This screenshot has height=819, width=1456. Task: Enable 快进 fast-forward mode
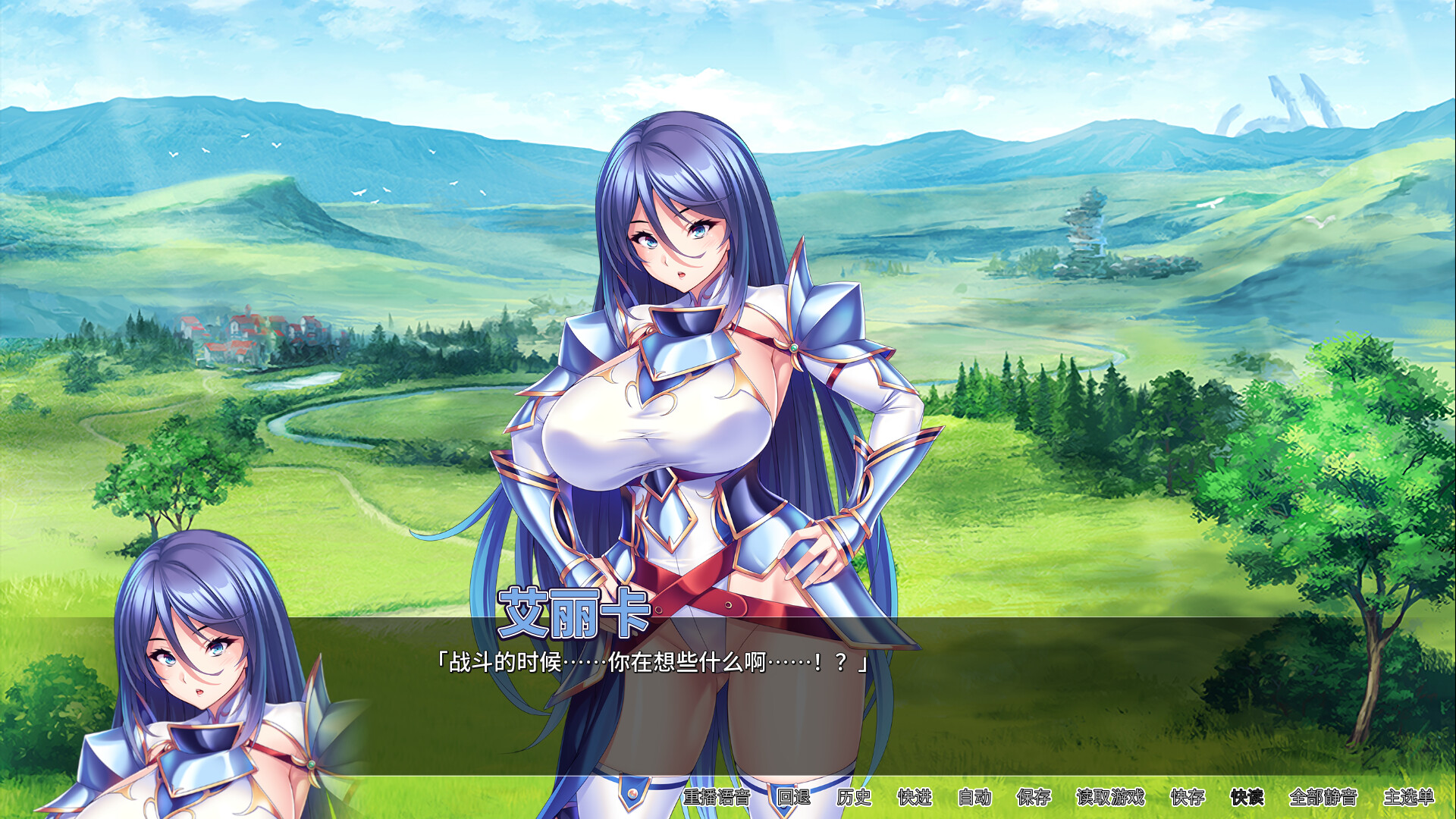[915, 798]
